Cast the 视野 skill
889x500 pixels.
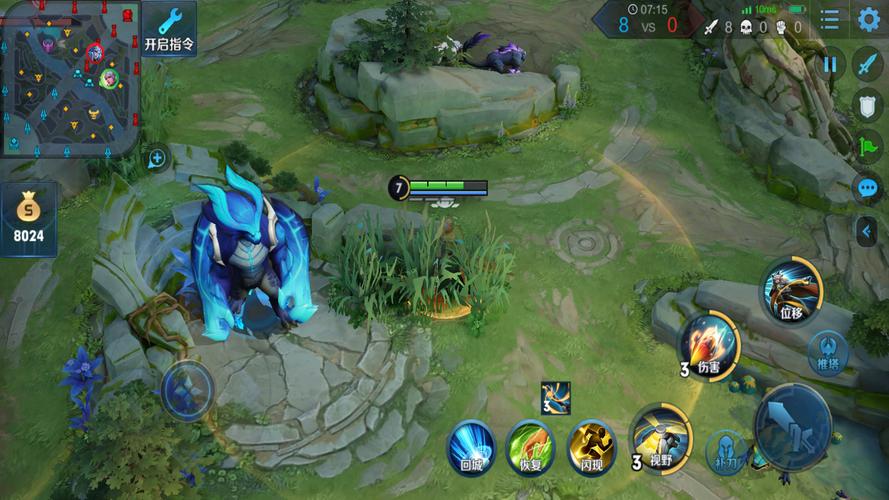pyautogui.click(x=660, y=437)
